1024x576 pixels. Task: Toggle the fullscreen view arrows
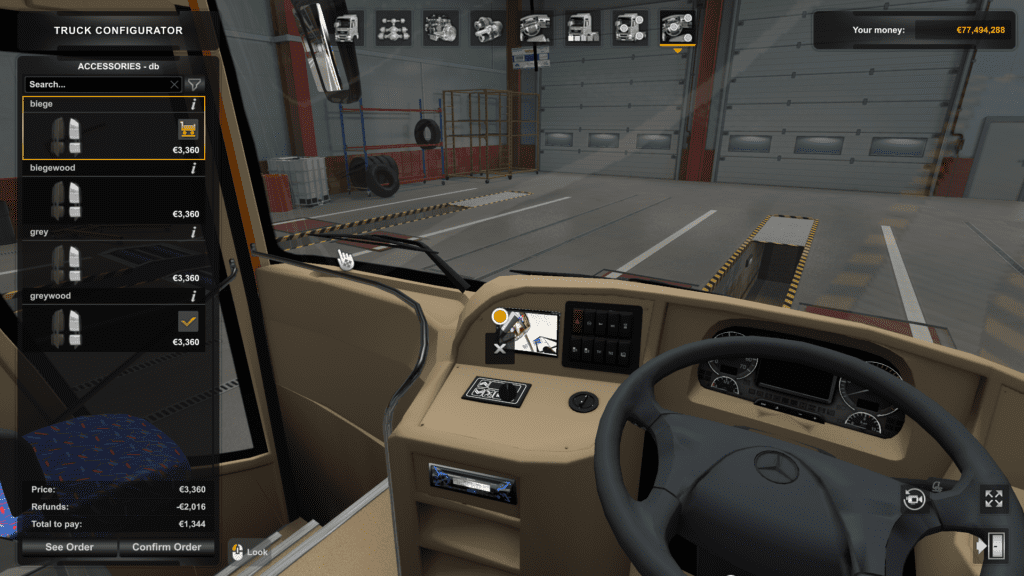click(993, 498)
